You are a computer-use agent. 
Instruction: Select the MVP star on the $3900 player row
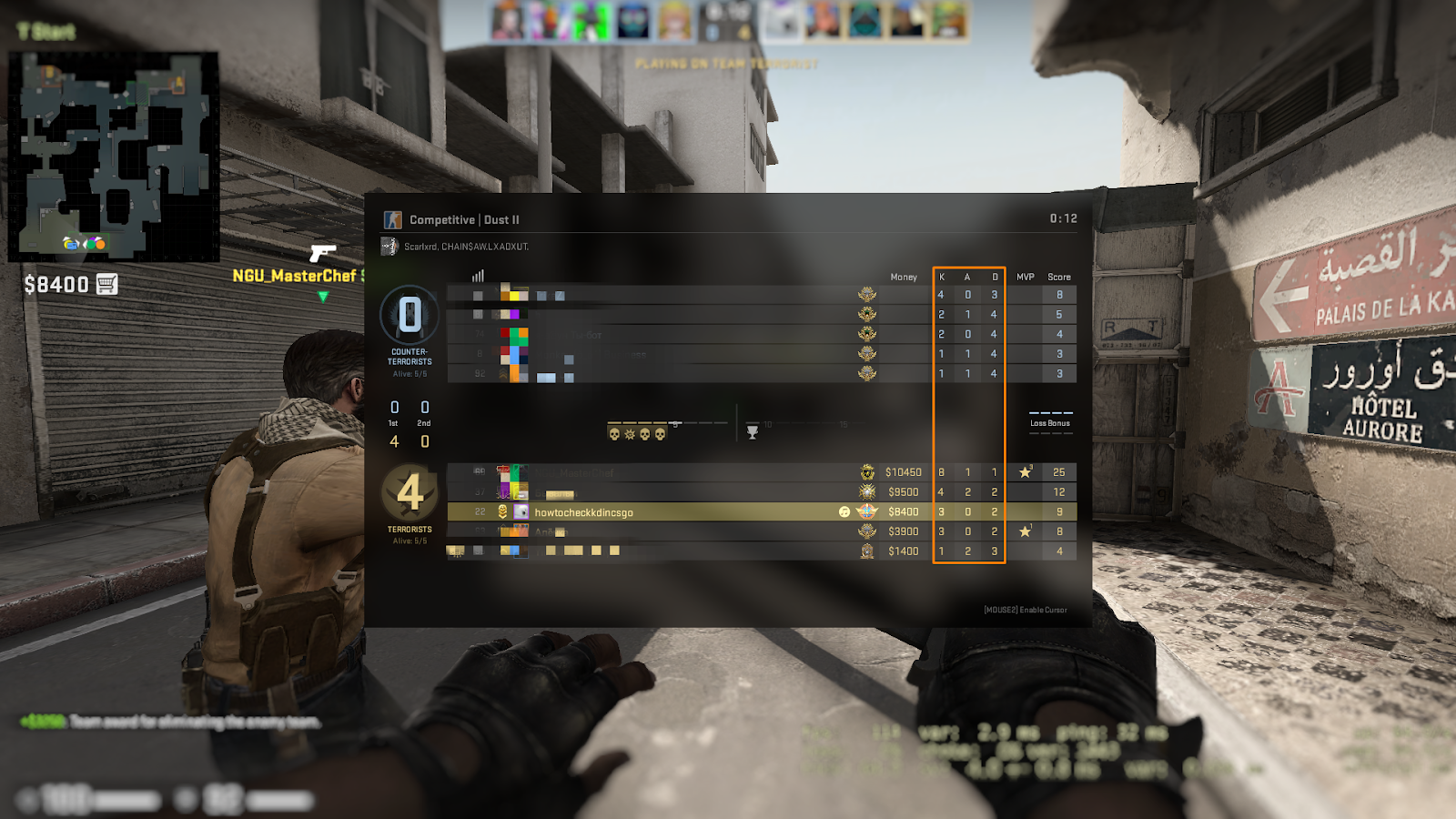(x=1026, y=530)
